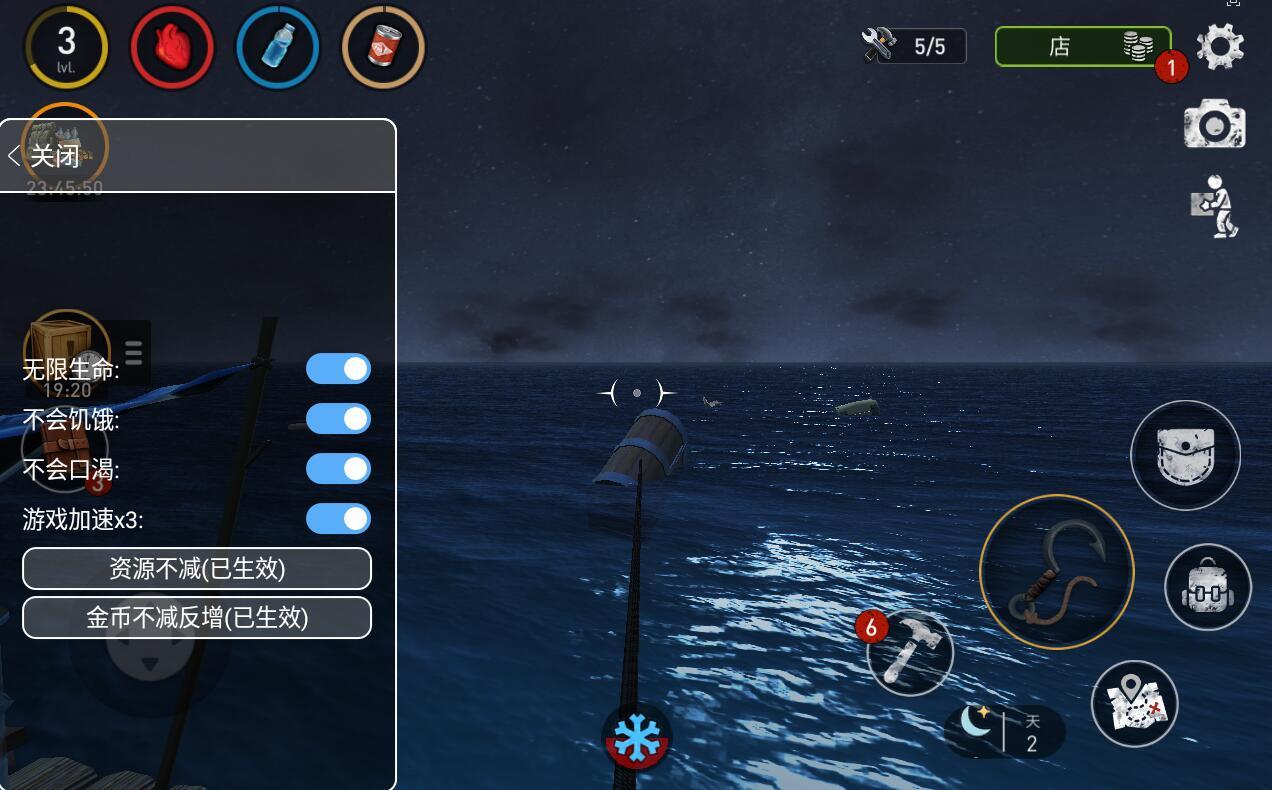The width and height of the screenshot is (1272, 790).
Task: Toggle the 无限生命 switch
Action: tap(338, 369)
